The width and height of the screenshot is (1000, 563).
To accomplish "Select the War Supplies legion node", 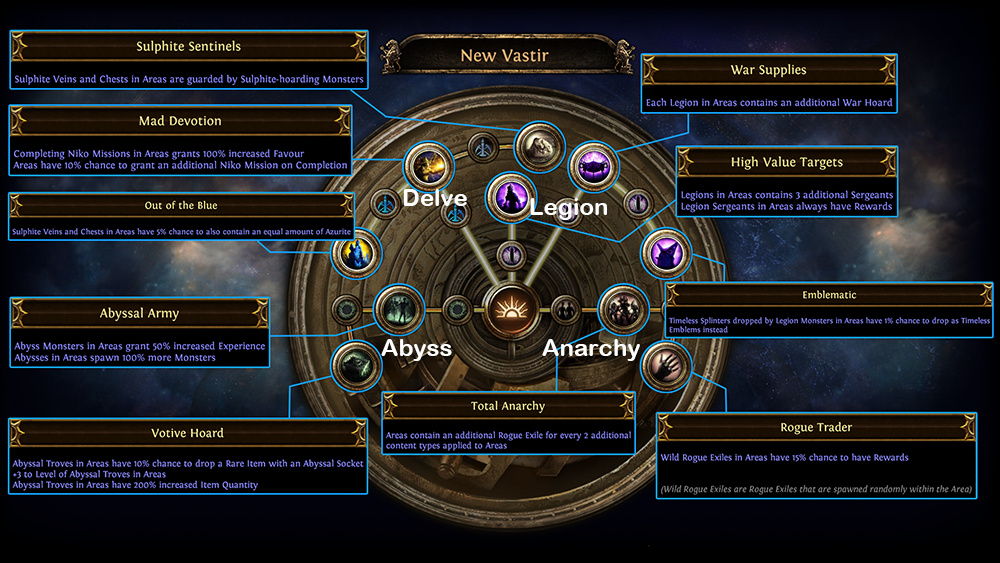I will [x=591, y=162].
